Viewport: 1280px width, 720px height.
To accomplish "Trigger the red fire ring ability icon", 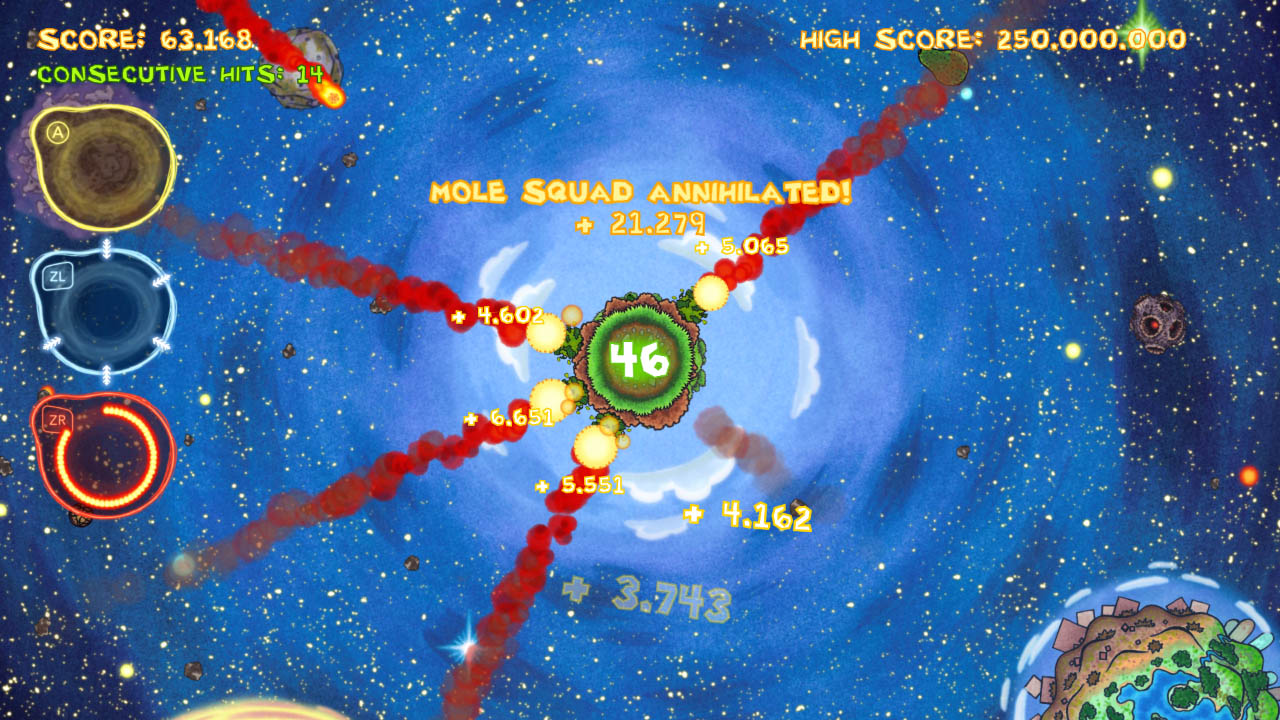I will 105,455.
